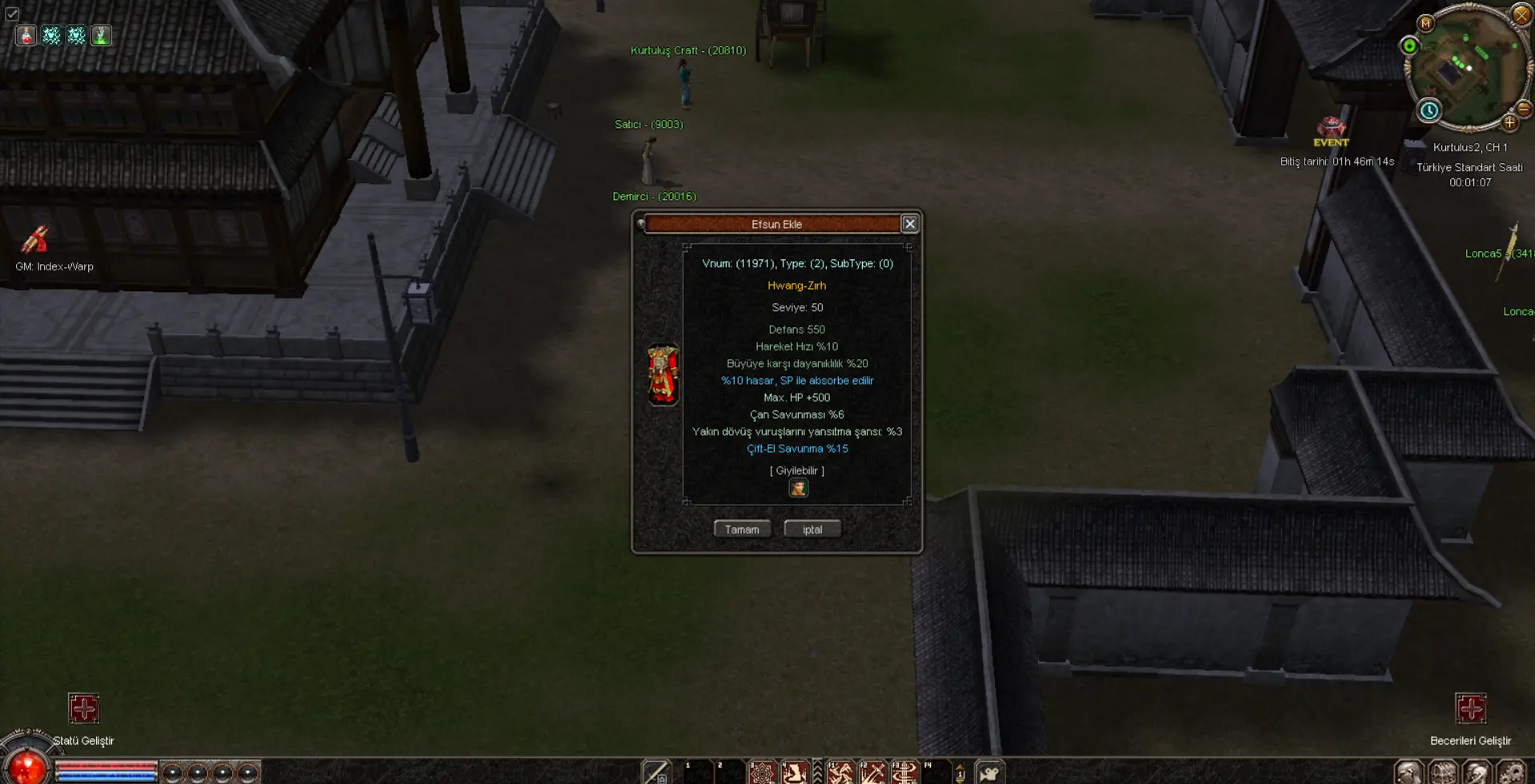Click the GM Index-Warp icon
Screen dimensions: 1535x784
(35, 239)
